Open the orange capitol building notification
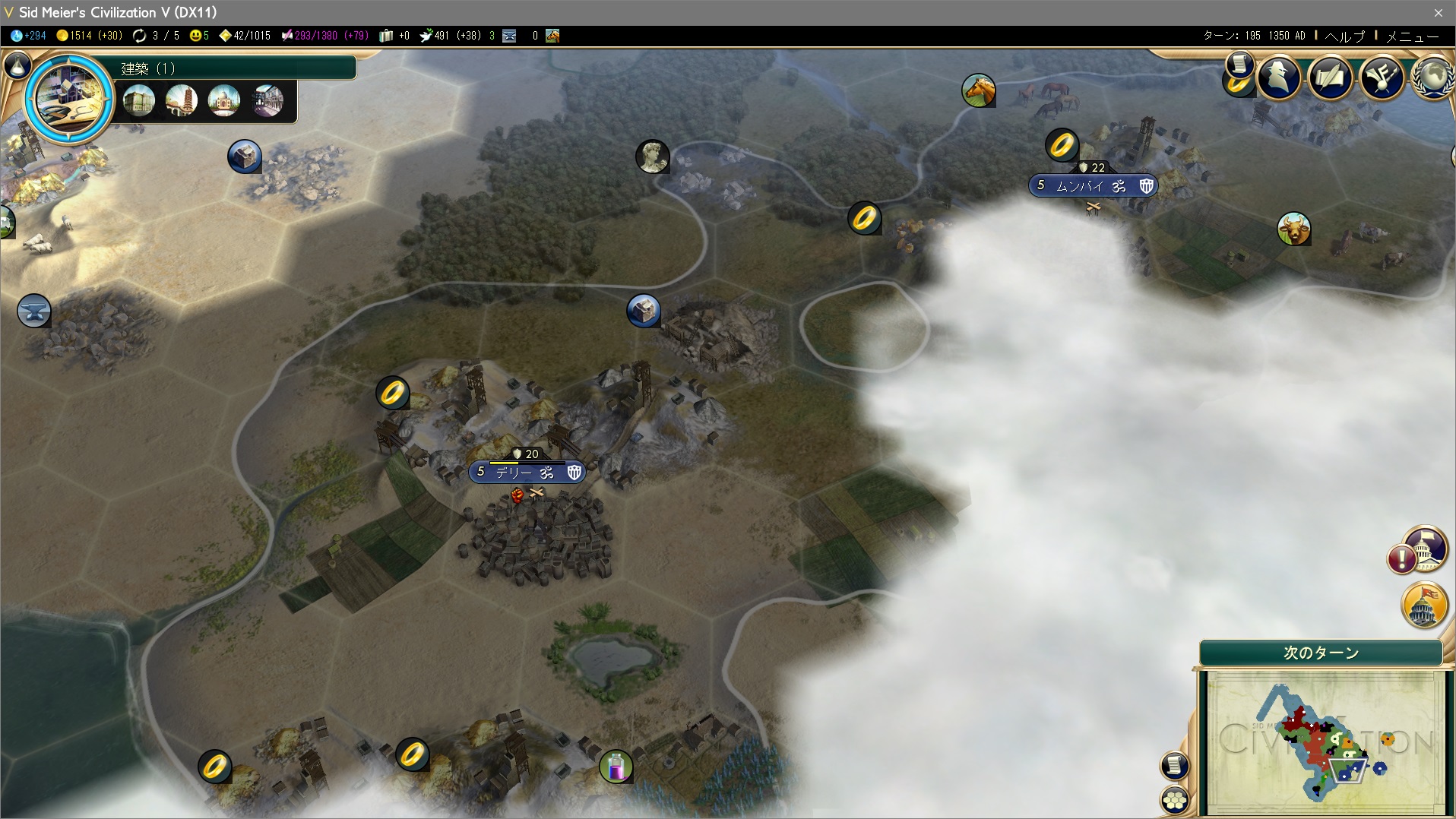The width and height of the screenshot is (1456, 819). tap(1424, 604)
